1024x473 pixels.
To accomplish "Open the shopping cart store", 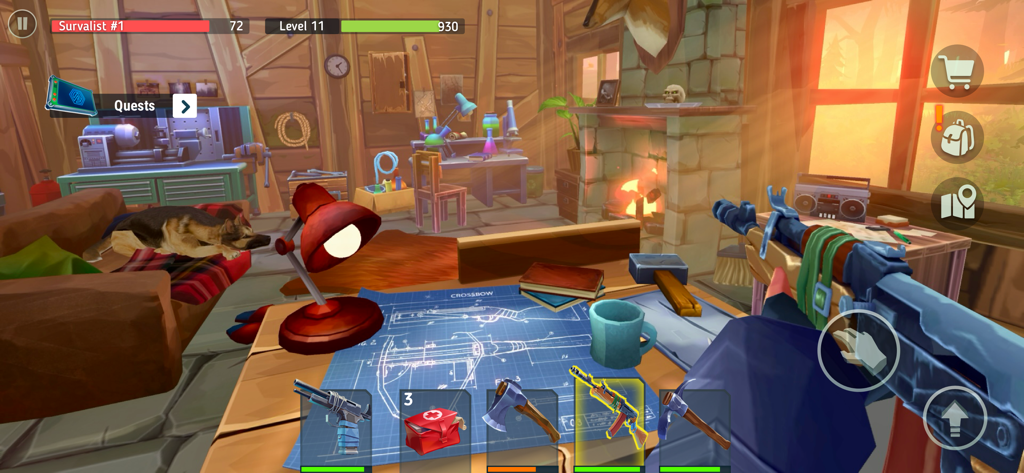I will (x=957, y=72).
